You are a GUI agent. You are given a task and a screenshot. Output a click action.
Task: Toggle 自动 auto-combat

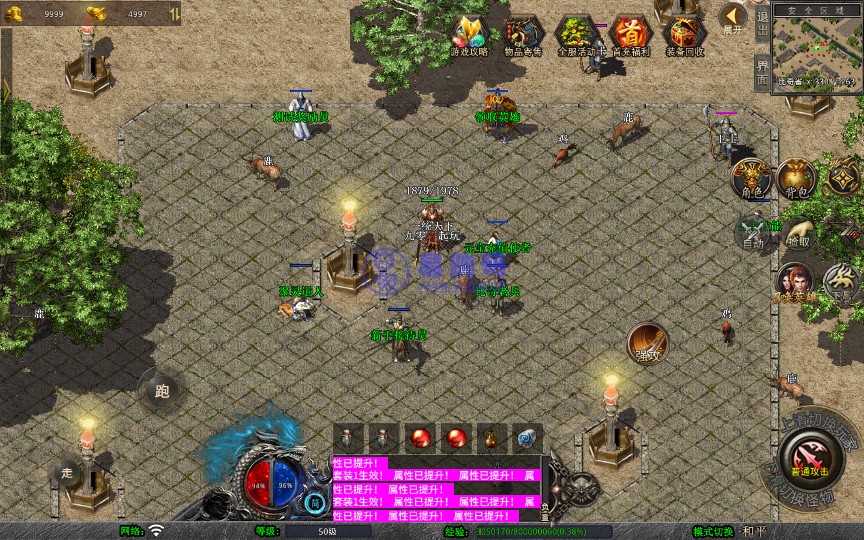752,232
